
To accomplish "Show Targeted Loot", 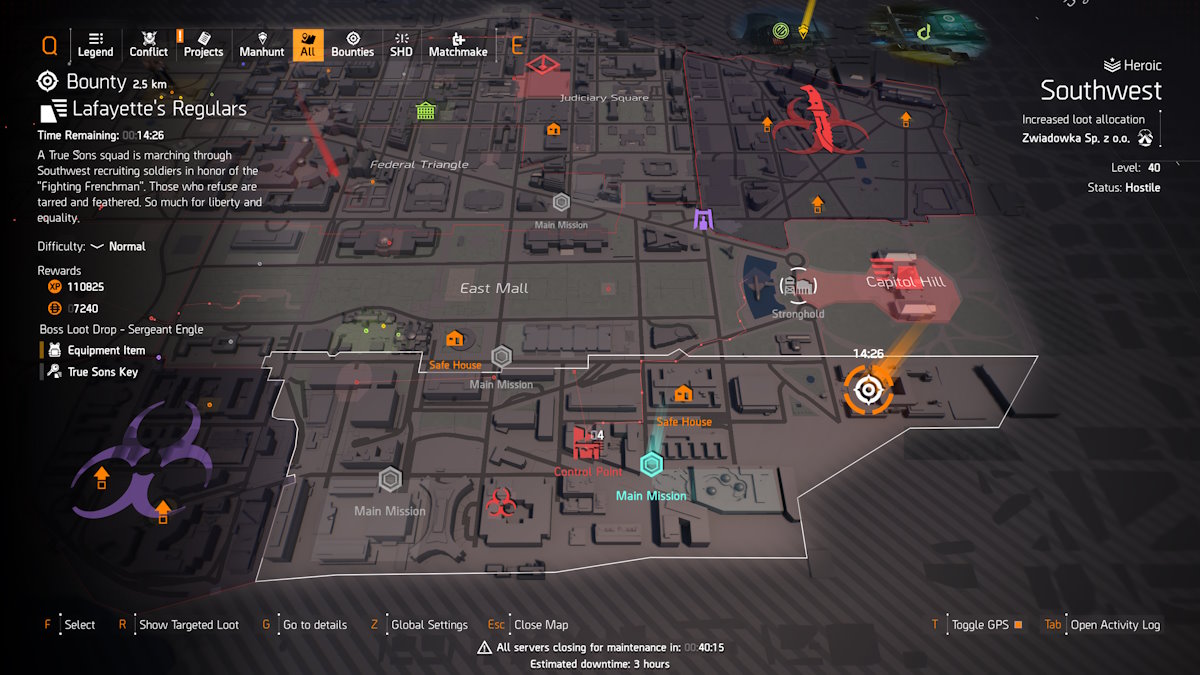I will [188, 625].
